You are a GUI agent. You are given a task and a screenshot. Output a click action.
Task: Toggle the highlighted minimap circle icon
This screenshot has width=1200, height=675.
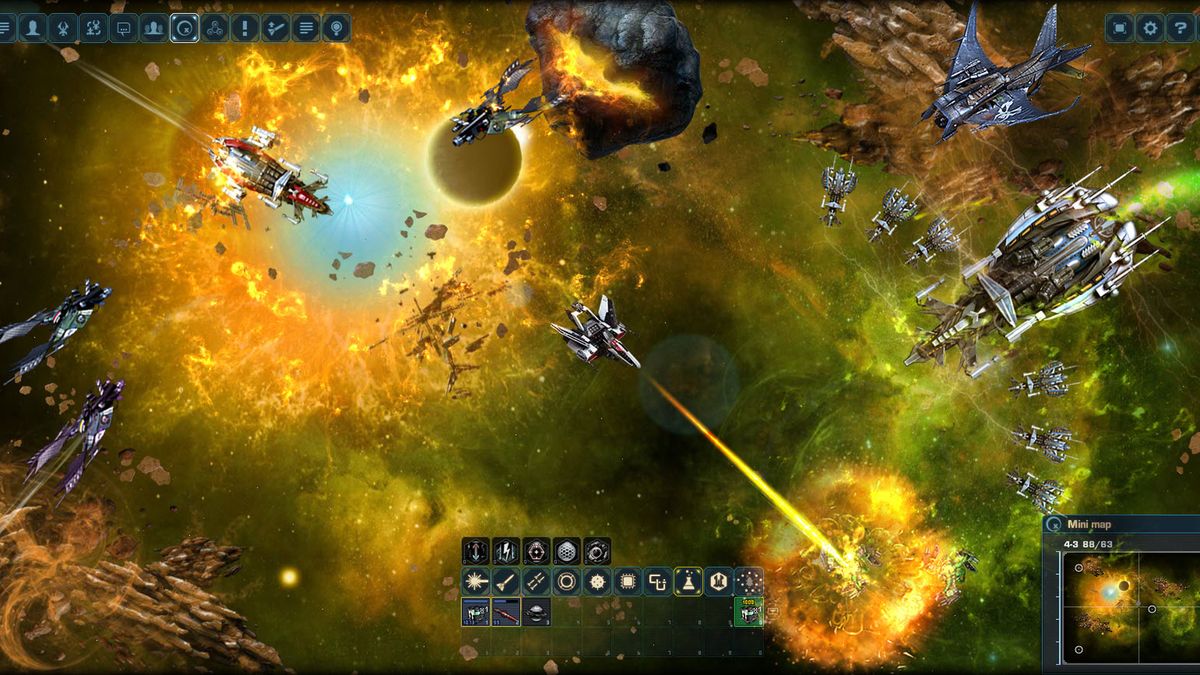pyautogui.click(x=184, y=28)
